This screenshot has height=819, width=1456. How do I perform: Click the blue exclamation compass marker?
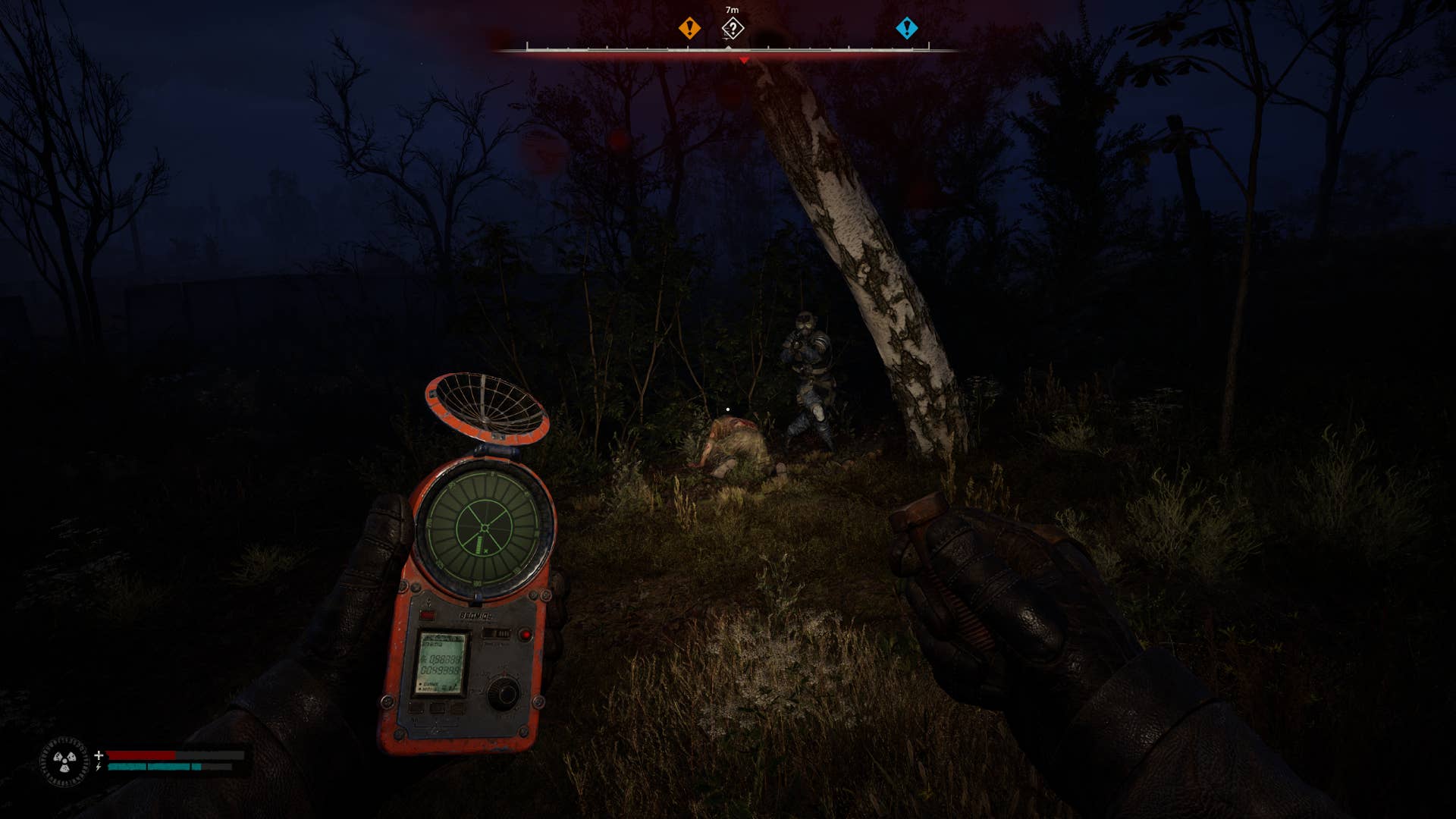coord(906,29)
